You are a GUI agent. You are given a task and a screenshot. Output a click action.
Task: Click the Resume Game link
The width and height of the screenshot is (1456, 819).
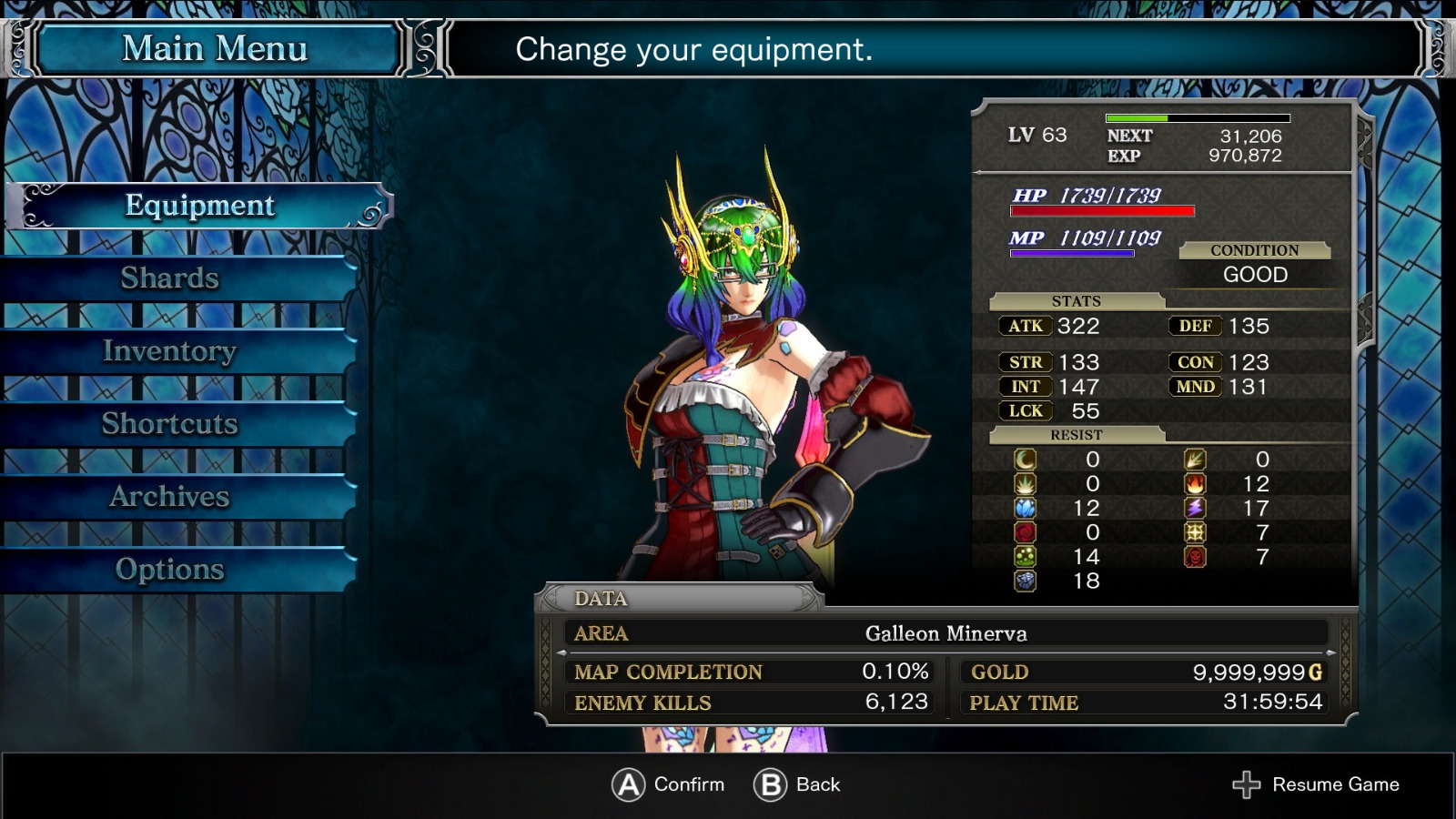(x=1338, y=784)
